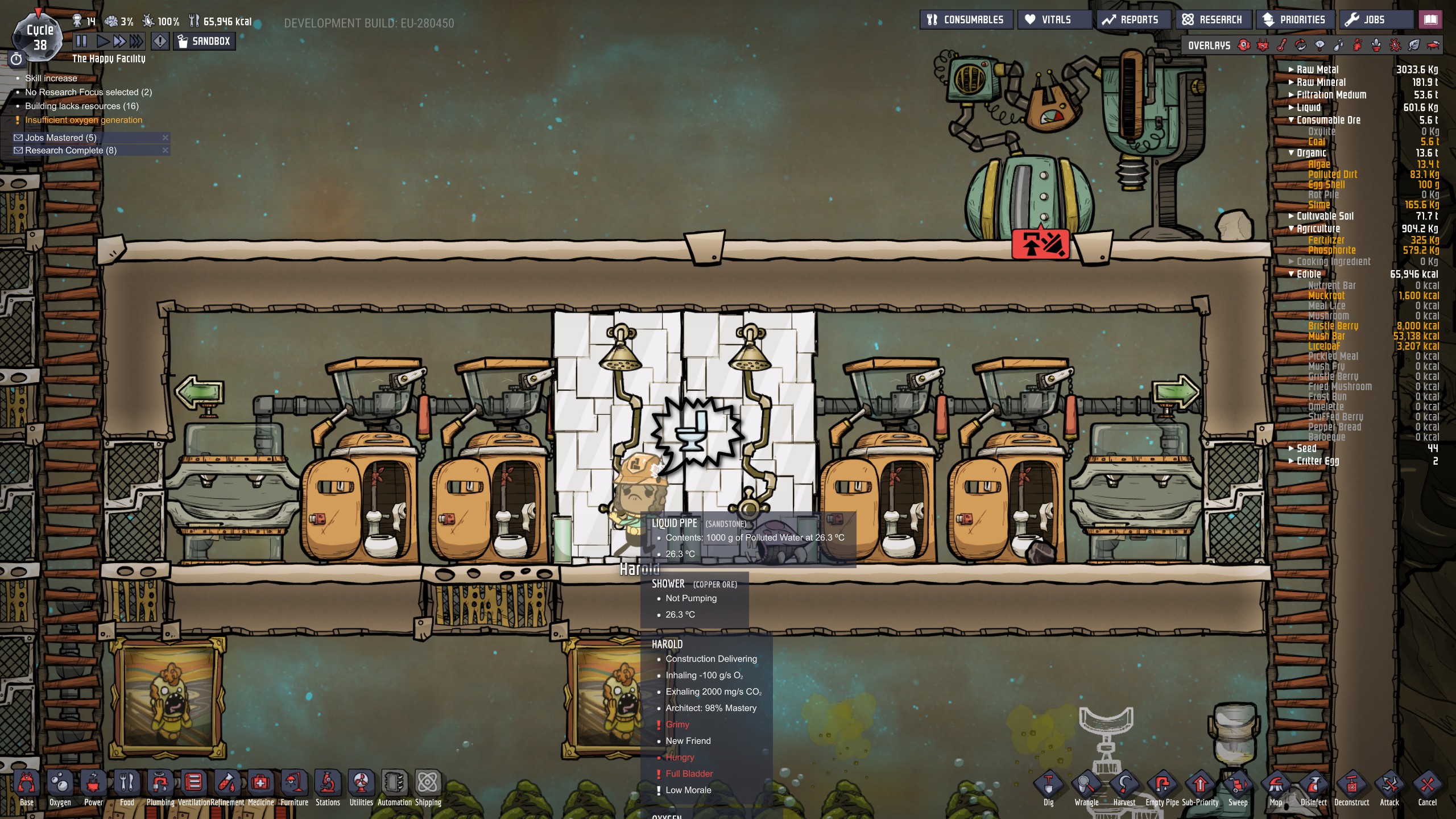The height and width of the screenshot is (819, 1456).
Task: Expand the Seed resource list
Action: coord(1290,448)
